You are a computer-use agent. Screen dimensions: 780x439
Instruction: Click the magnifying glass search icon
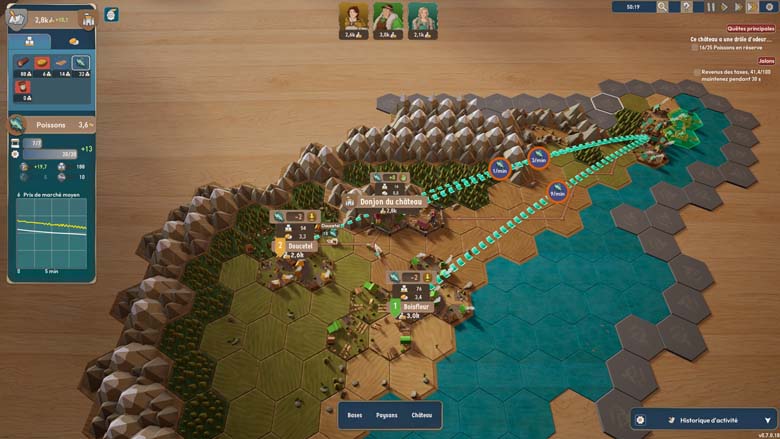662,7
